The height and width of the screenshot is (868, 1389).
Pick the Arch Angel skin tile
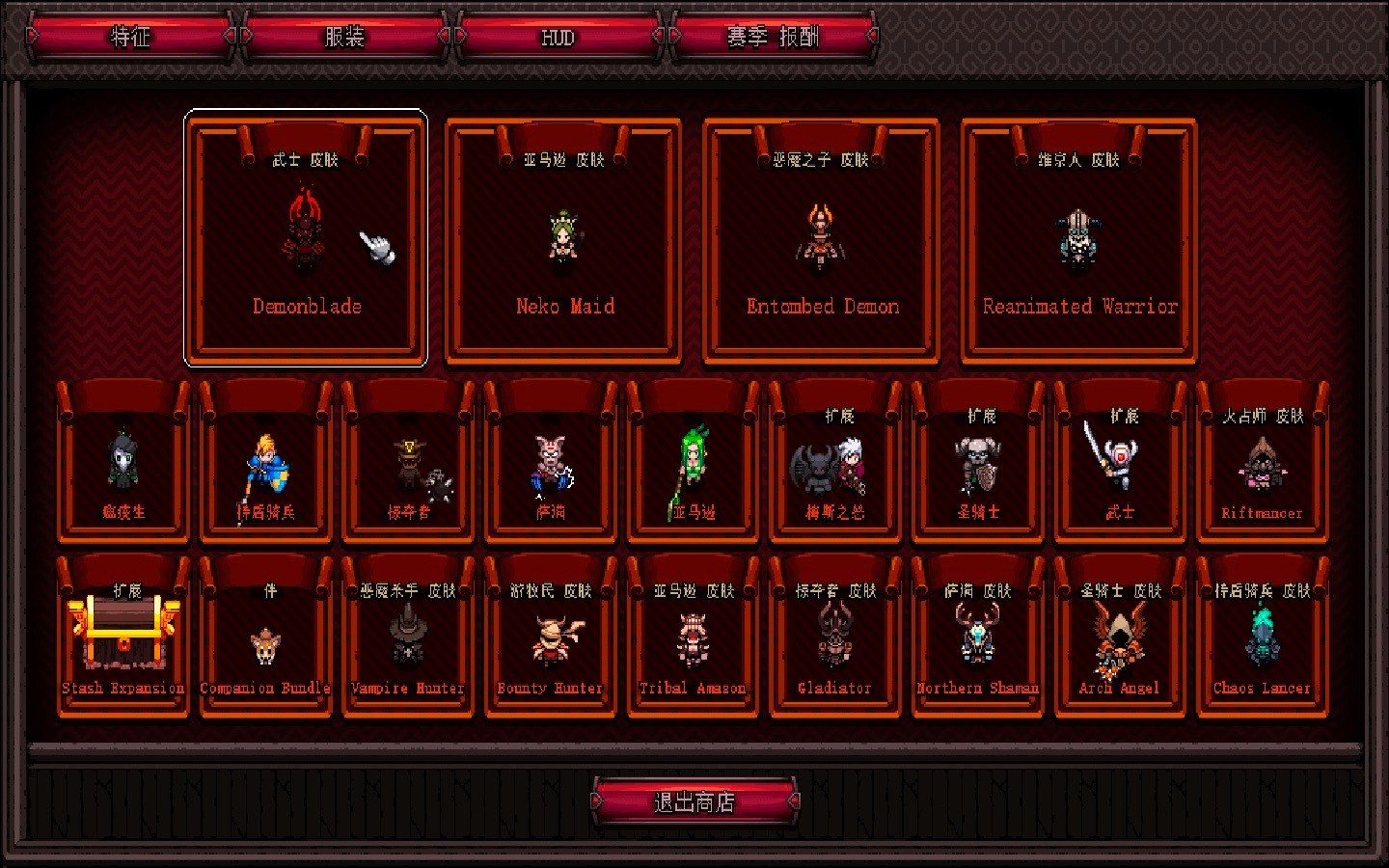coord(1119,637)
